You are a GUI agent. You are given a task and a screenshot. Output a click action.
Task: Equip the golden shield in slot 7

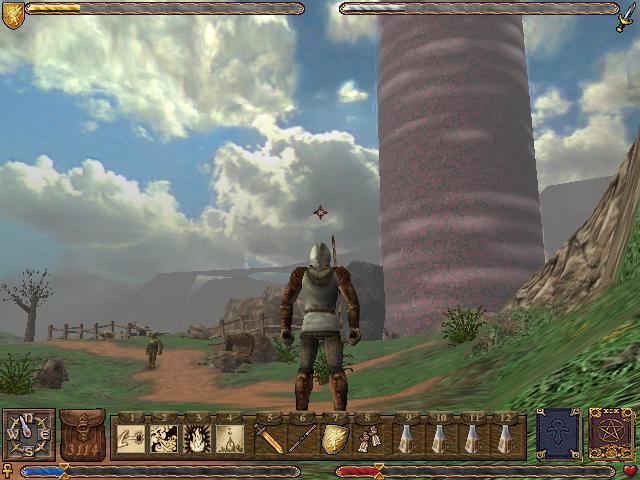(336, 438)
